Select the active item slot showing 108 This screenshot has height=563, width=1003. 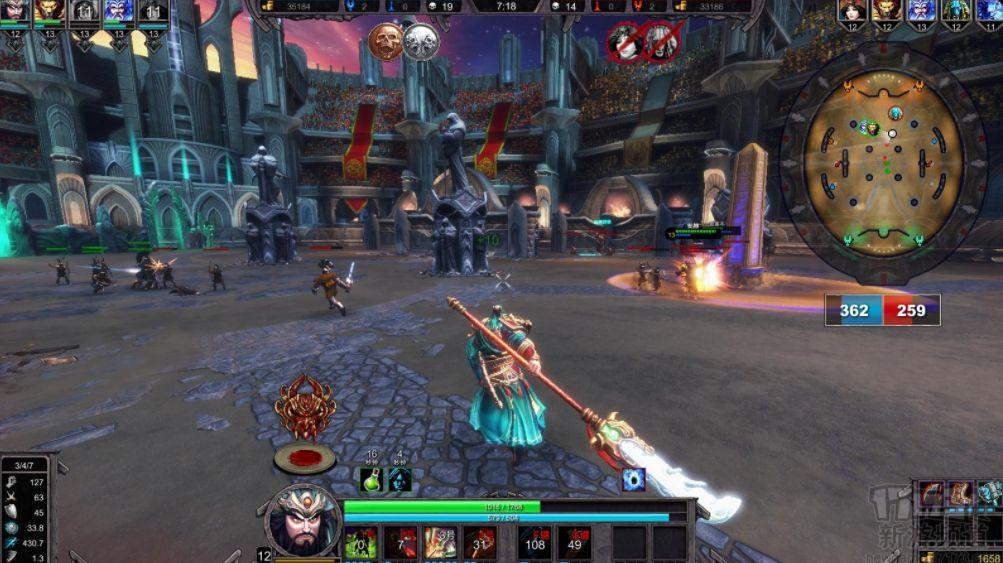click(x=535, y=543)
